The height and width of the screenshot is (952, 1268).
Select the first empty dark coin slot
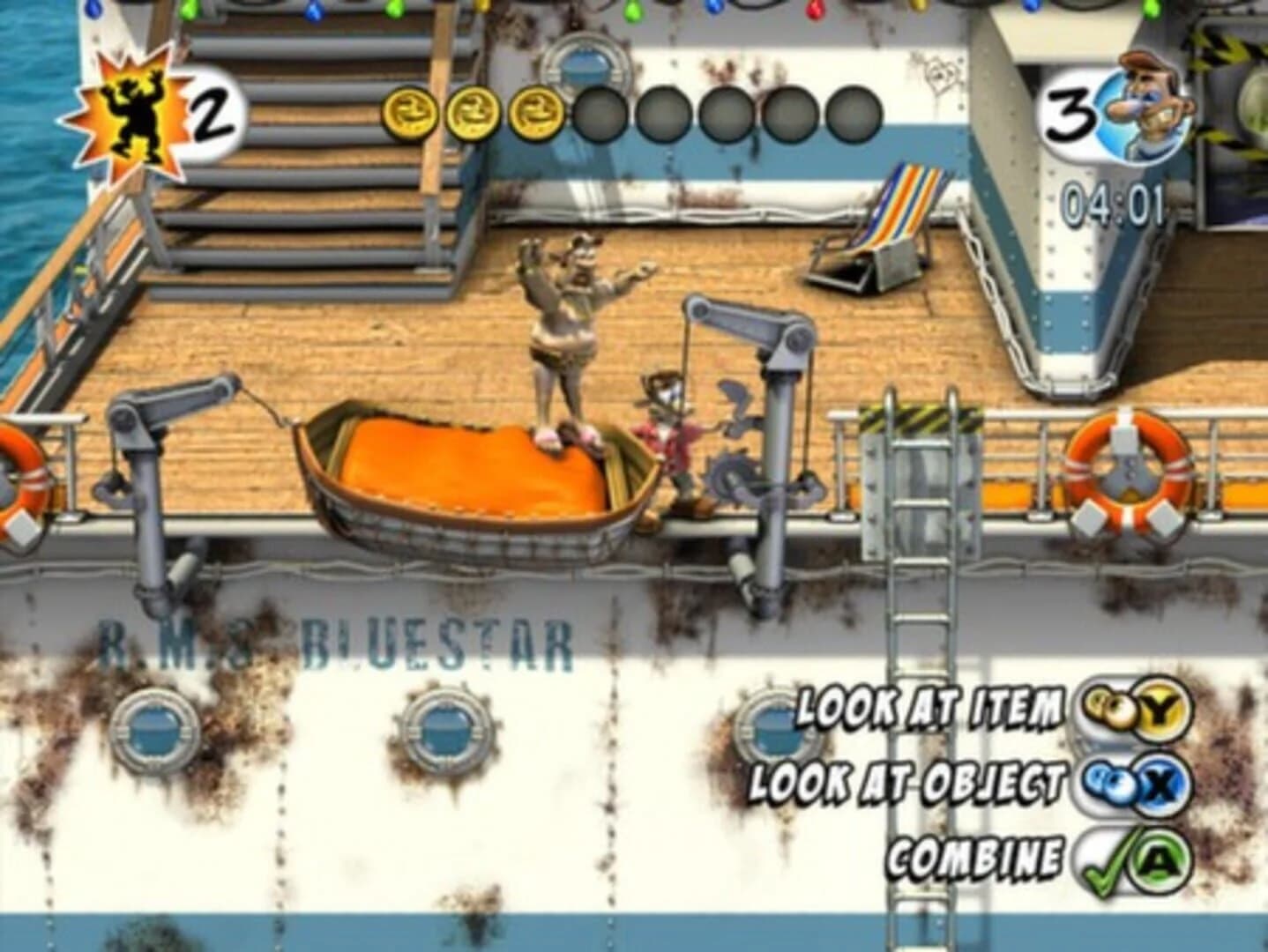[598, 110]
